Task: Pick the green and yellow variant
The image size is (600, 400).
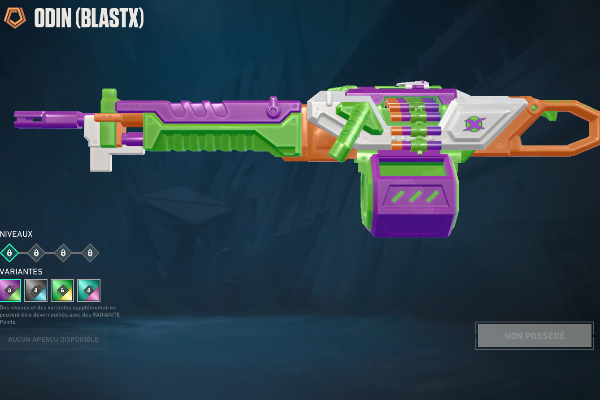Action: 62,290
